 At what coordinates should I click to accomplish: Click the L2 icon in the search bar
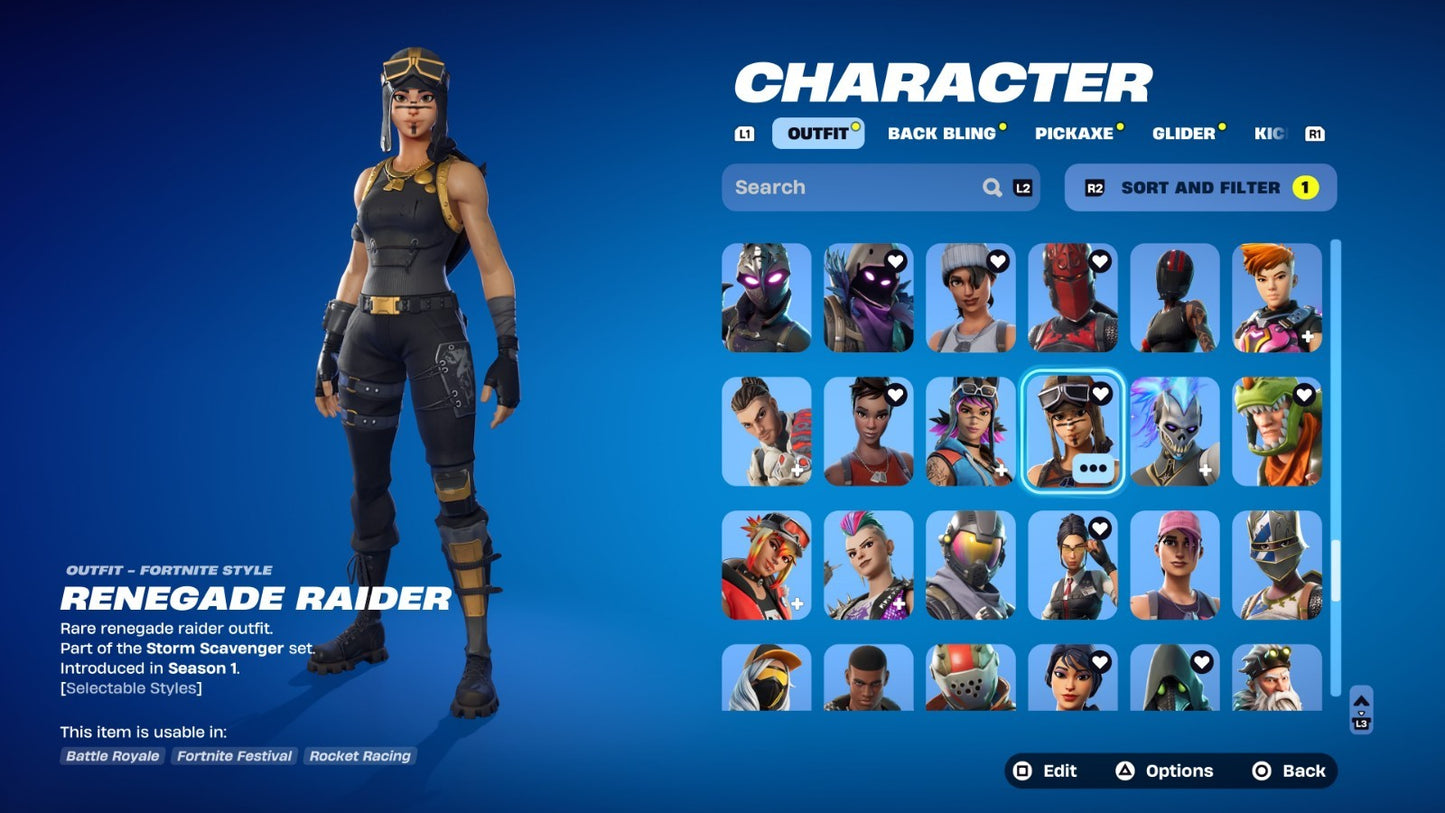1021,187
